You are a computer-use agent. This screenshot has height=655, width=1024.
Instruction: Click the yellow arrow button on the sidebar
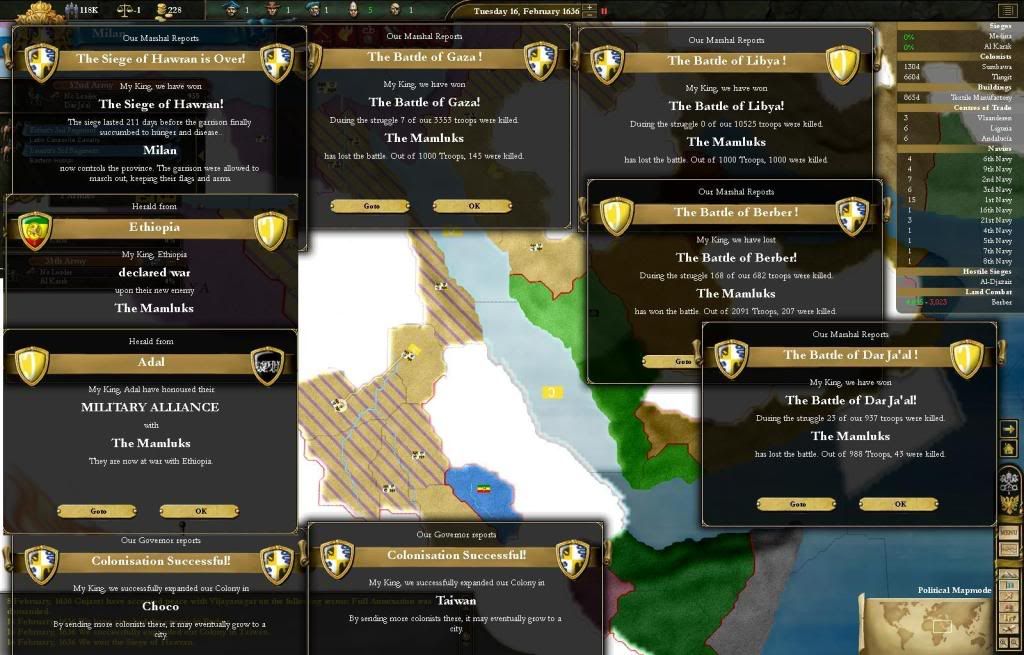click(1008, 428)
